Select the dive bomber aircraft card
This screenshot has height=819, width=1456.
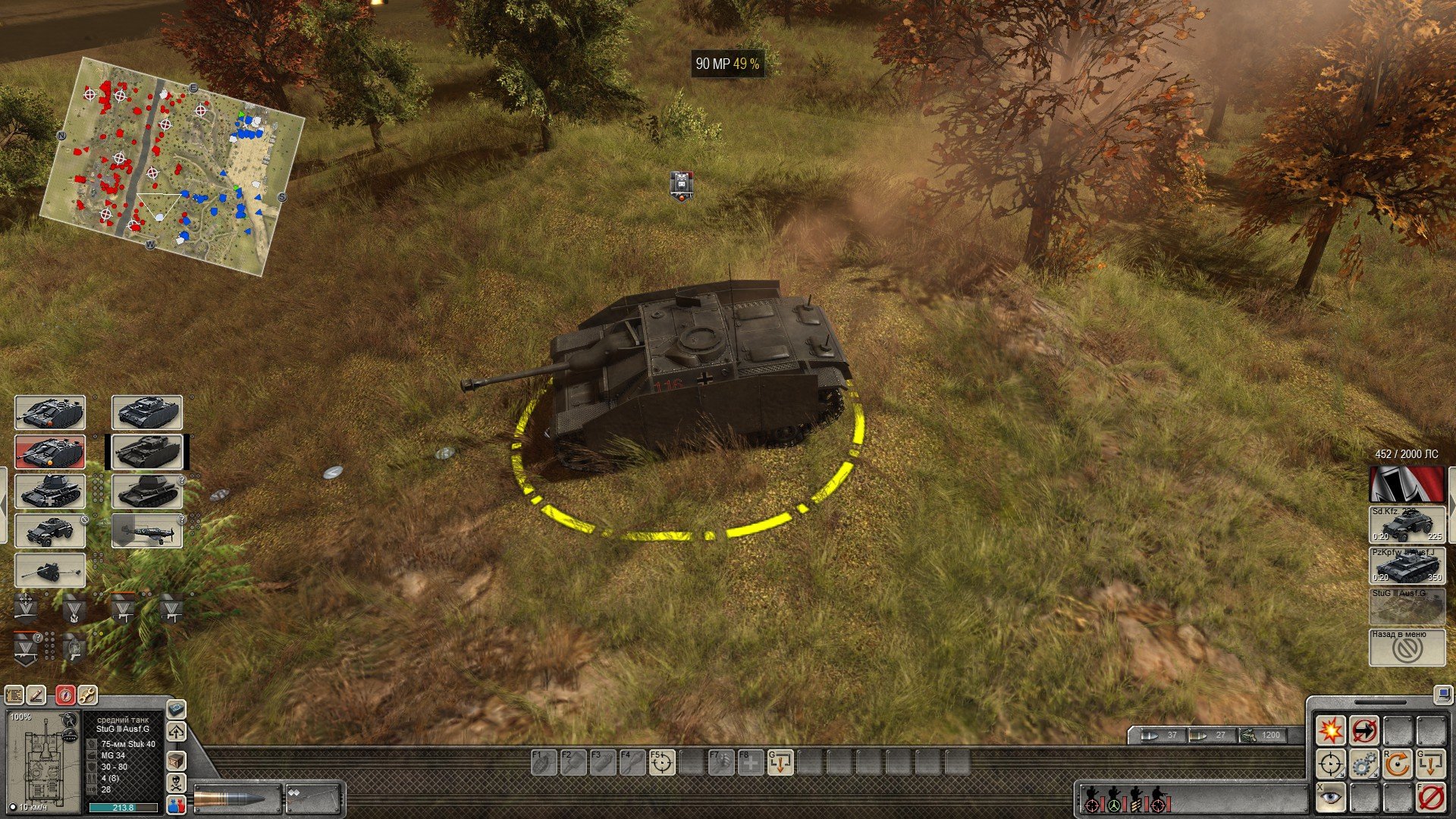[147, 531]
